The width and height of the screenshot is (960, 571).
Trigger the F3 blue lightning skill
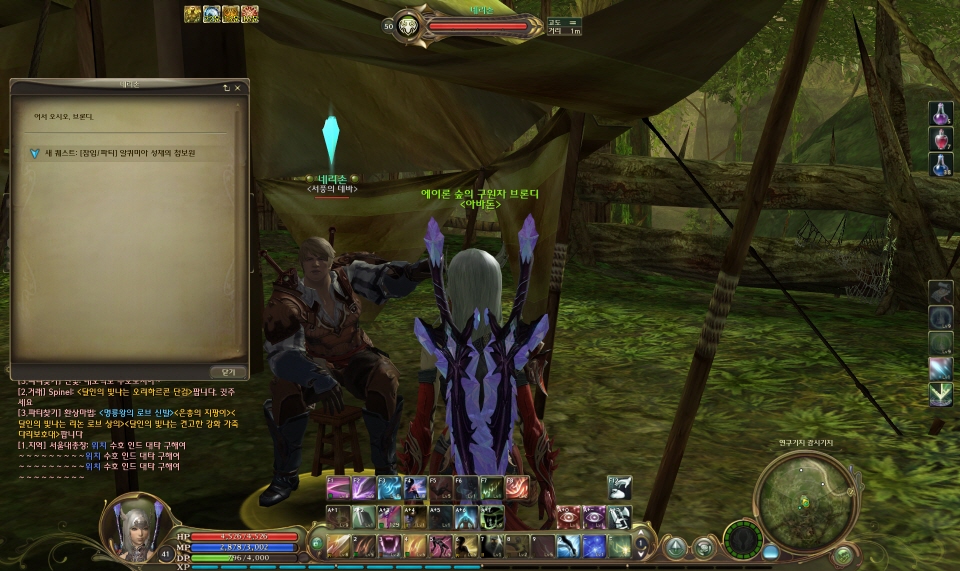tap(390, 487)
